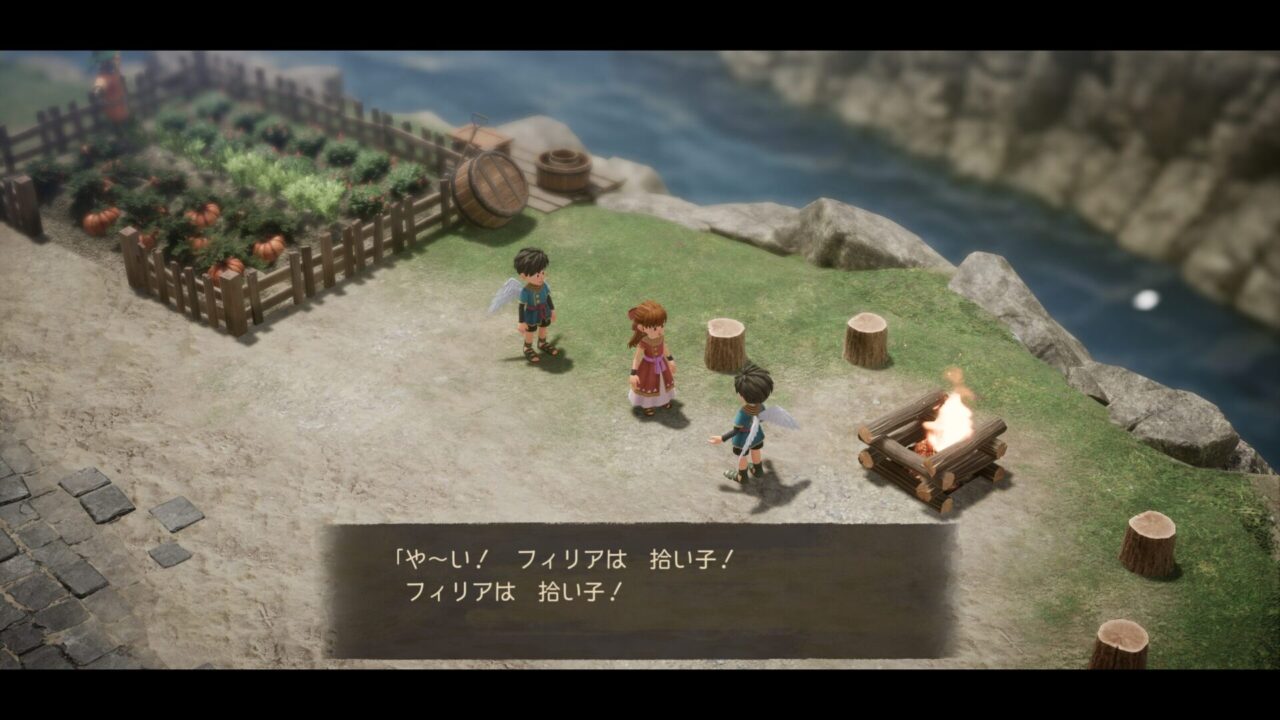Click the dialogue box to advance text
This screenshot has width=1280, height=720.
[x=640, y=590]
